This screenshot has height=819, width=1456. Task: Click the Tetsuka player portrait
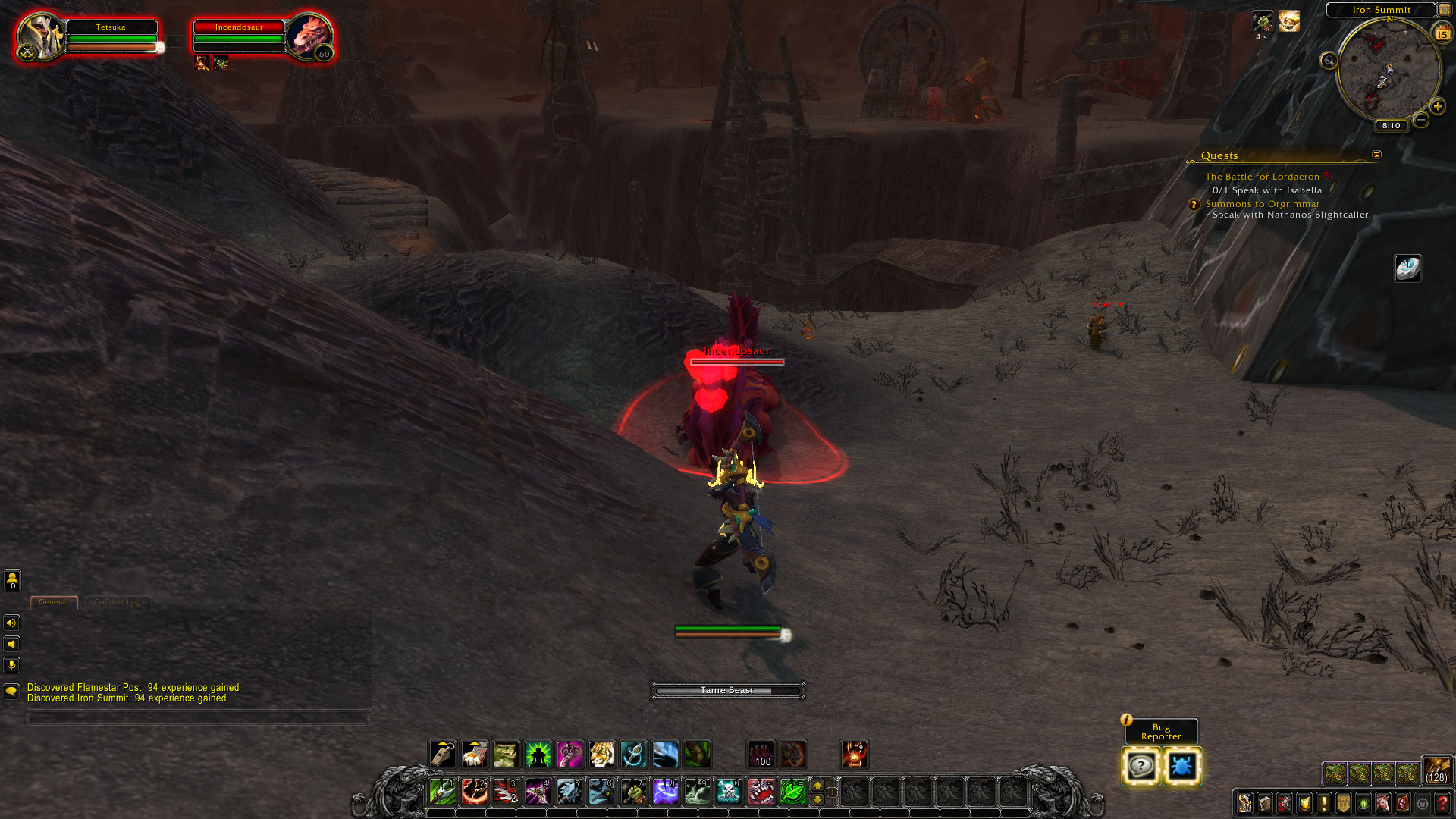[39, 37]
